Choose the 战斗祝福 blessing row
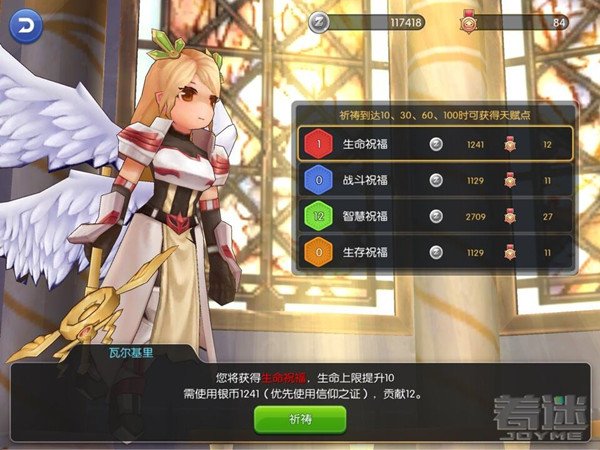Image resolution: width=600 pixels, height=450 pixels. [435, 180]
